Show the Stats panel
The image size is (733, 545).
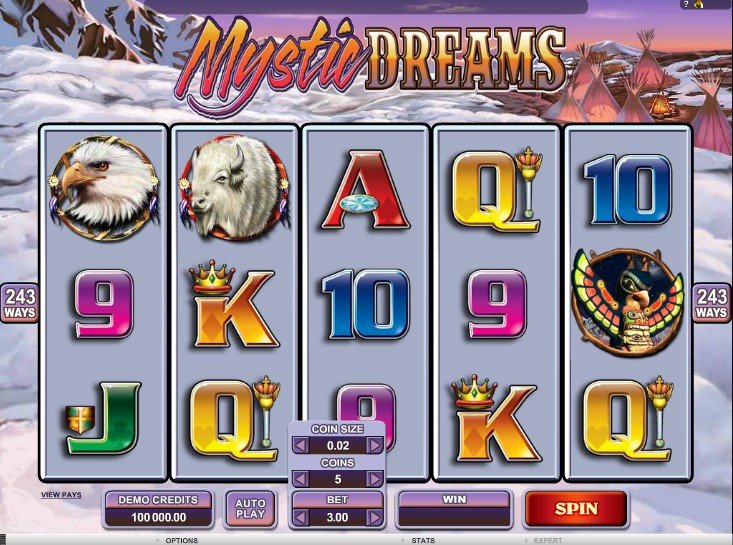click(x=422, y=540)
